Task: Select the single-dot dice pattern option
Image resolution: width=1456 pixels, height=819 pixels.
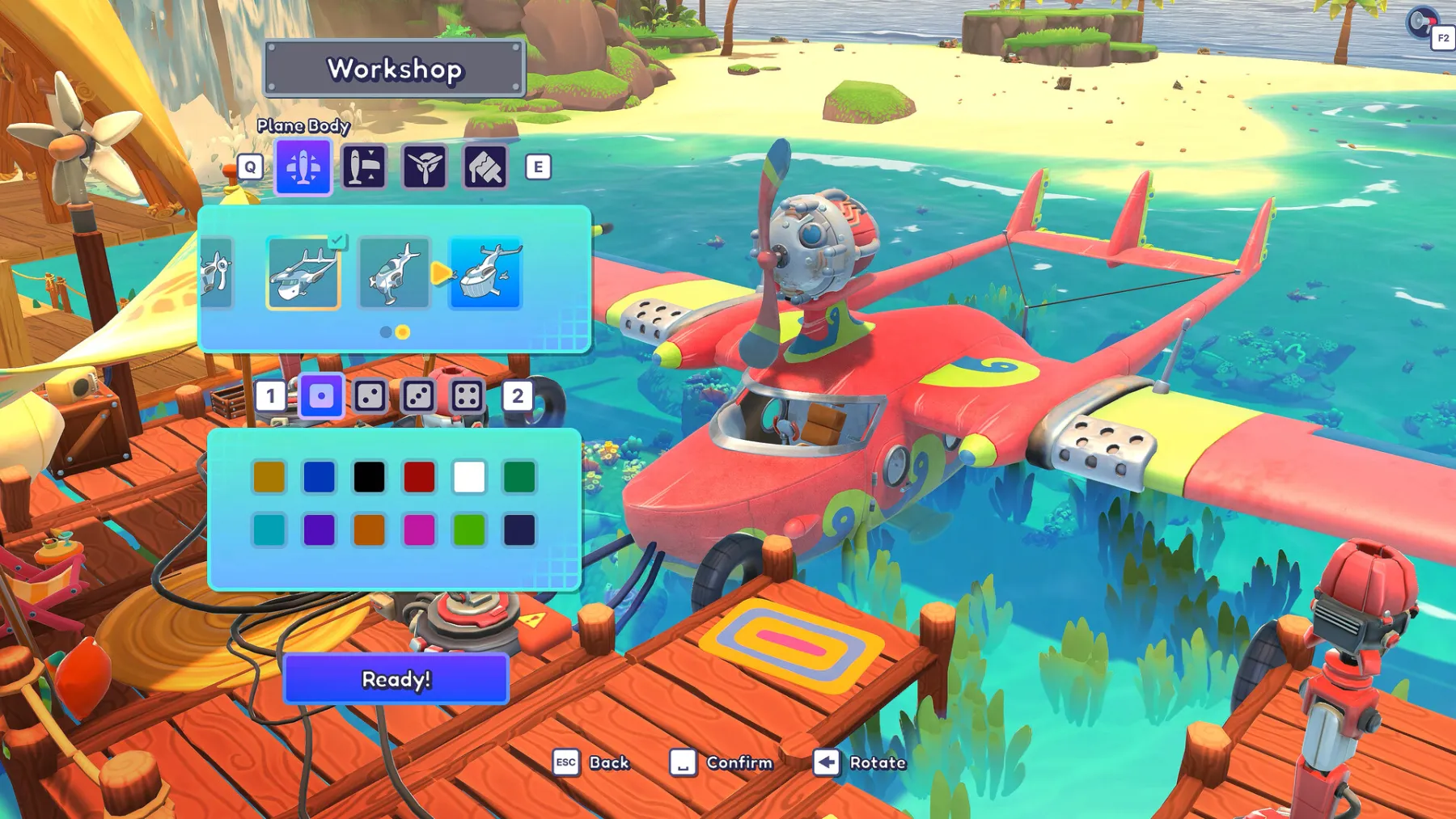Action: pos(321,396)
